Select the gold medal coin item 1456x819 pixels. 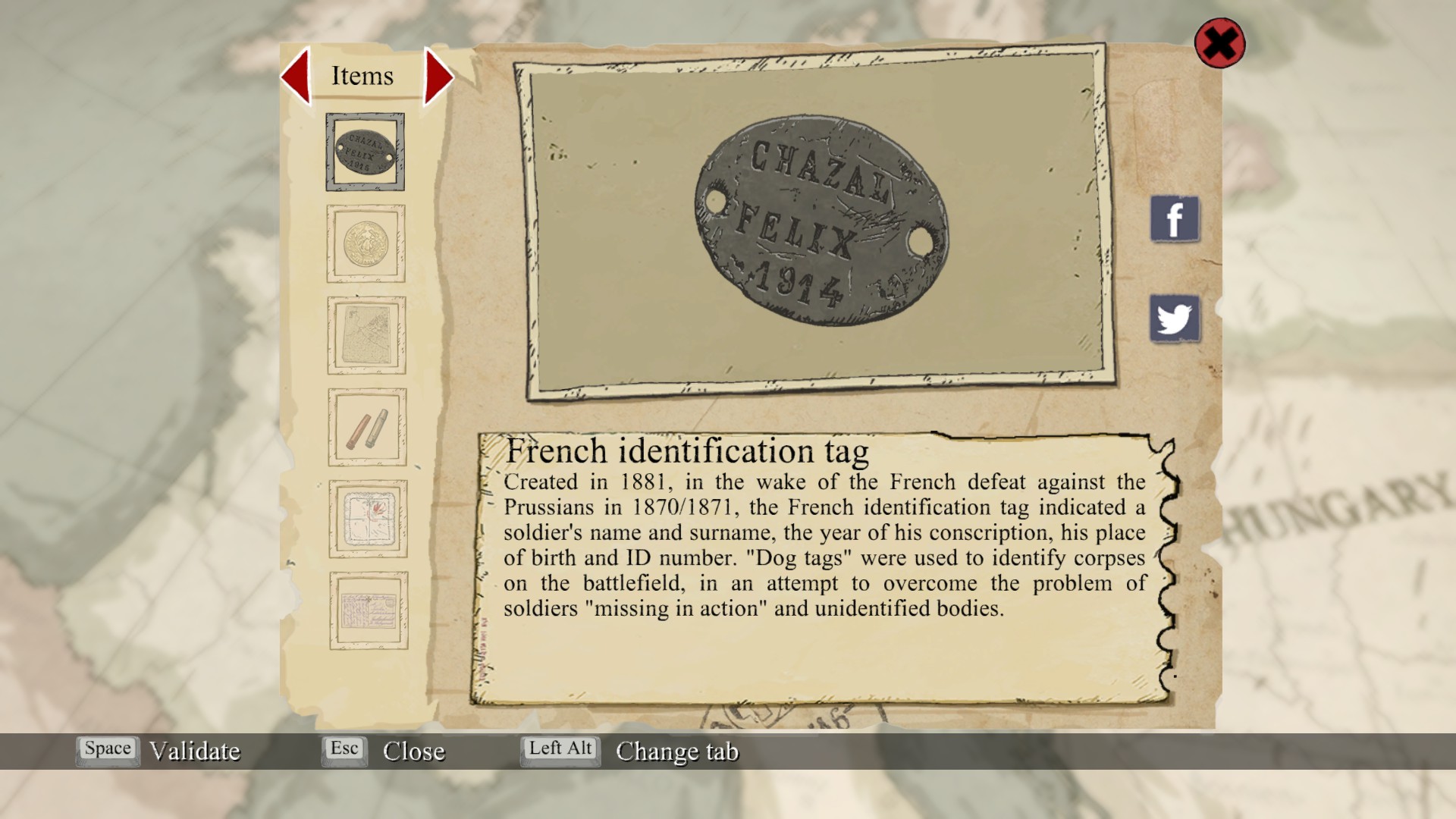click(x=366, y=243)
